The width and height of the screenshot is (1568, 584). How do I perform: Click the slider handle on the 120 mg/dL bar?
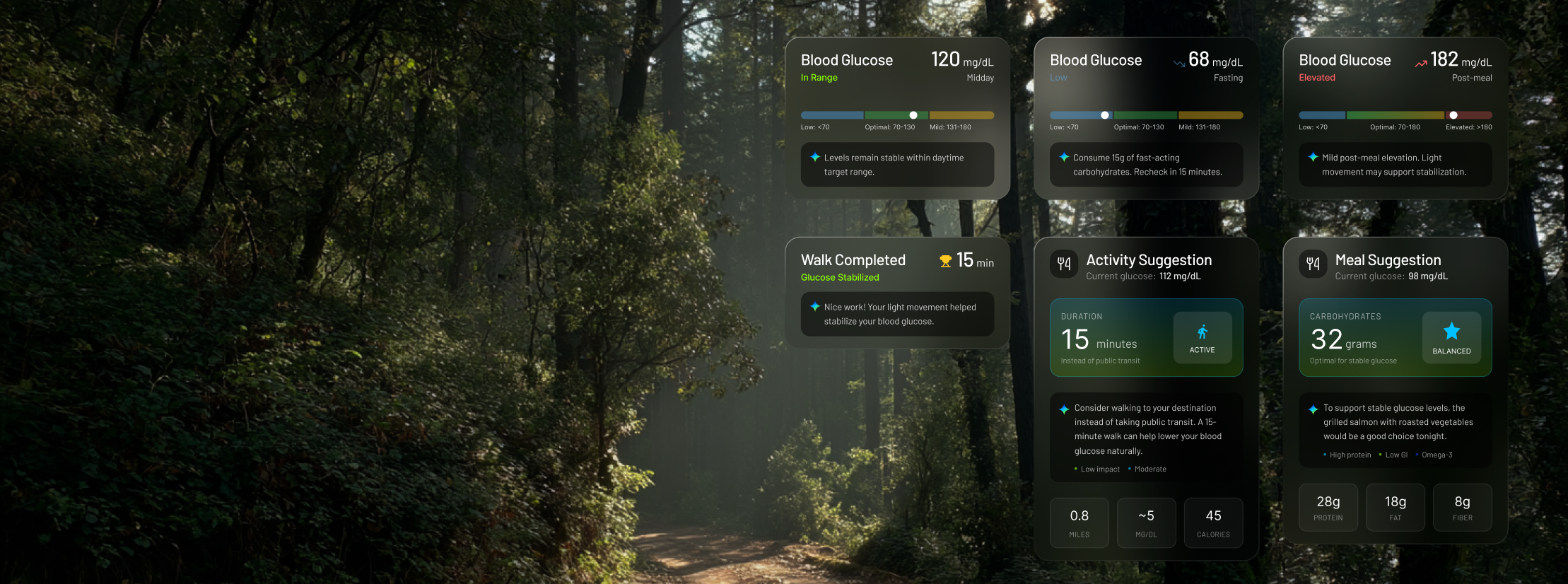click(913, 115)
